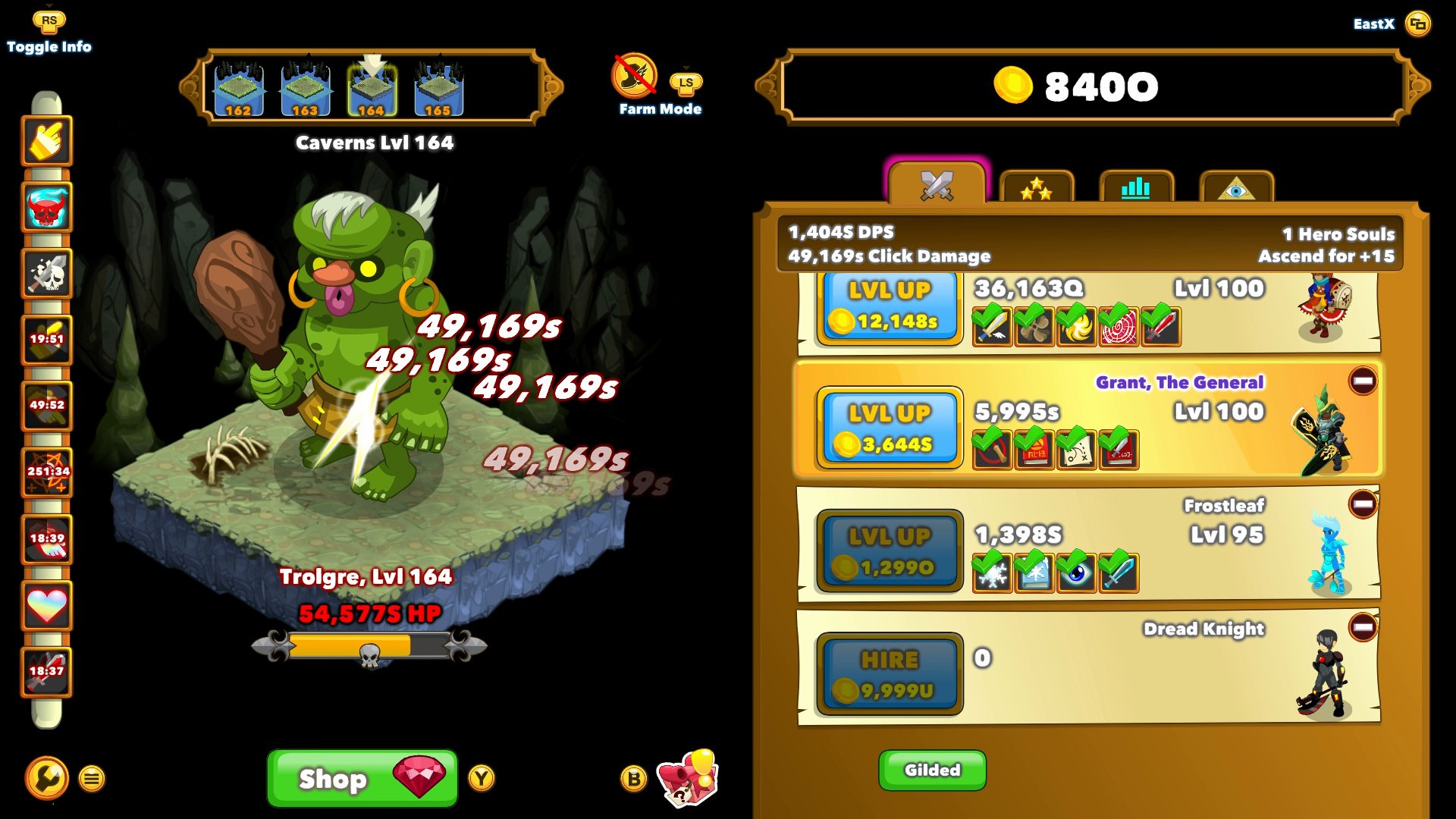Viewport: 1456px width, 819px height.
Task: Use the red demon skull skill
Action: click(x=47, y=208)
